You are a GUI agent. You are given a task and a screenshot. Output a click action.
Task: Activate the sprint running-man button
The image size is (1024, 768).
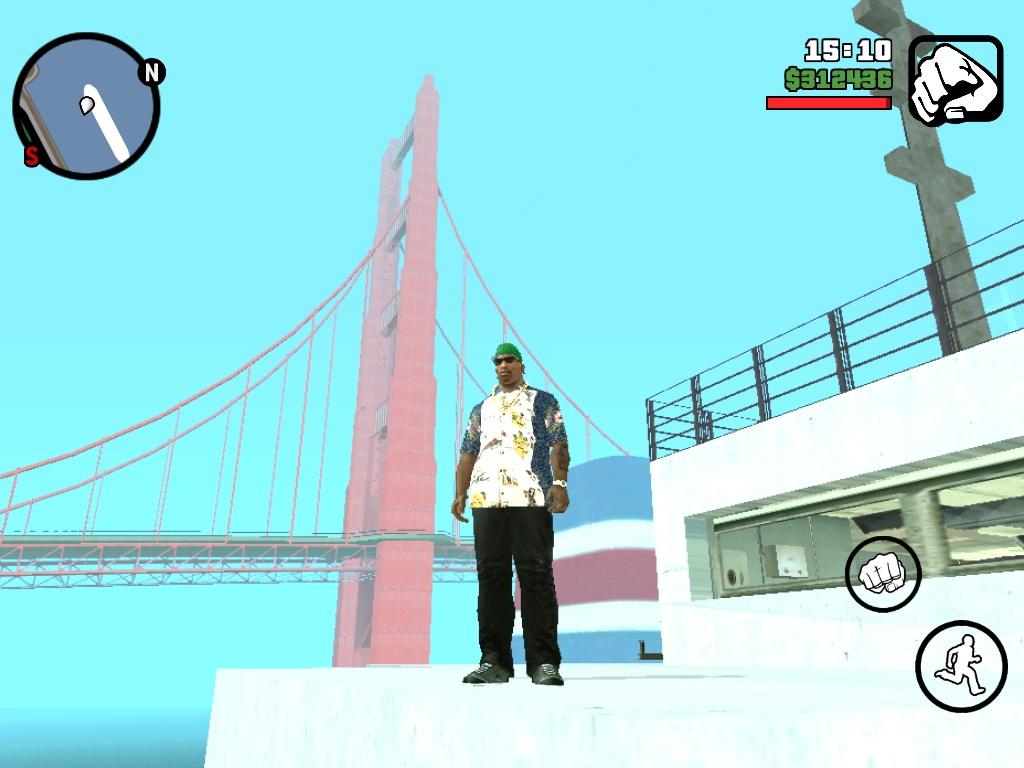pyautogui.click(x=961, y=666)
